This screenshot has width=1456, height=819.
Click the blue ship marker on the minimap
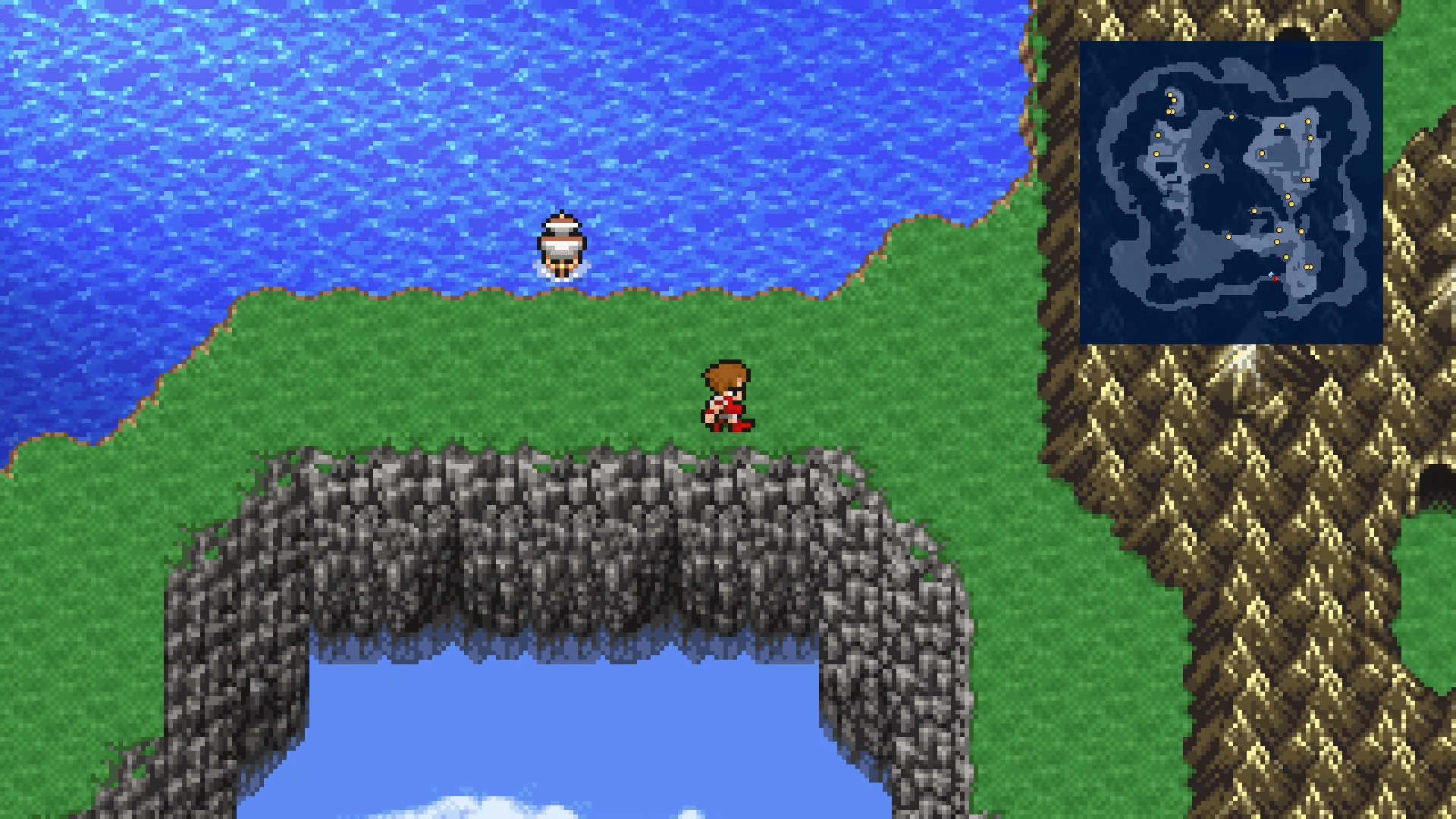point(1270,275)
